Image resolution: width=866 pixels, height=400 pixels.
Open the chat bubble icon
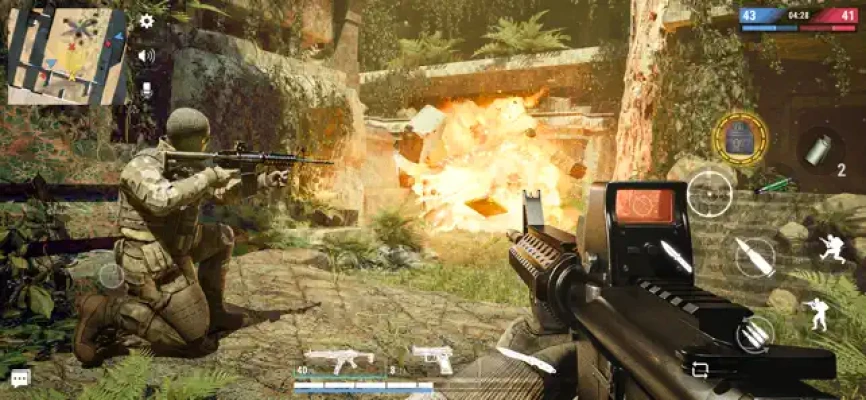click(20, 378)
